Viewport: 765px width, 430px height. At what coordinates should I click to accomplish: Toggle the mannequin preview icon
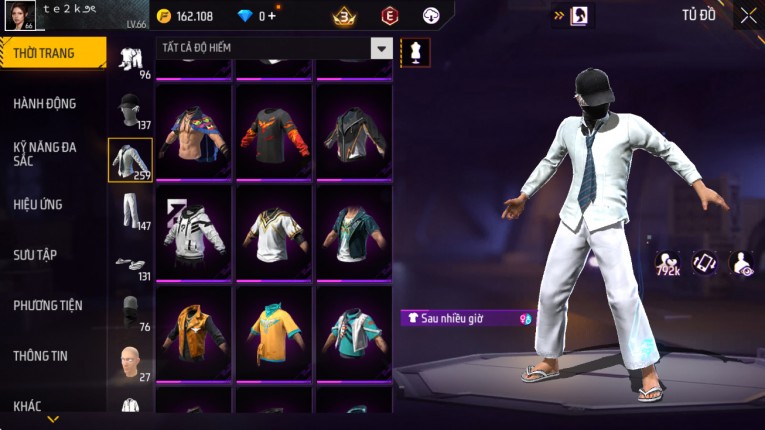coord(414,52)
